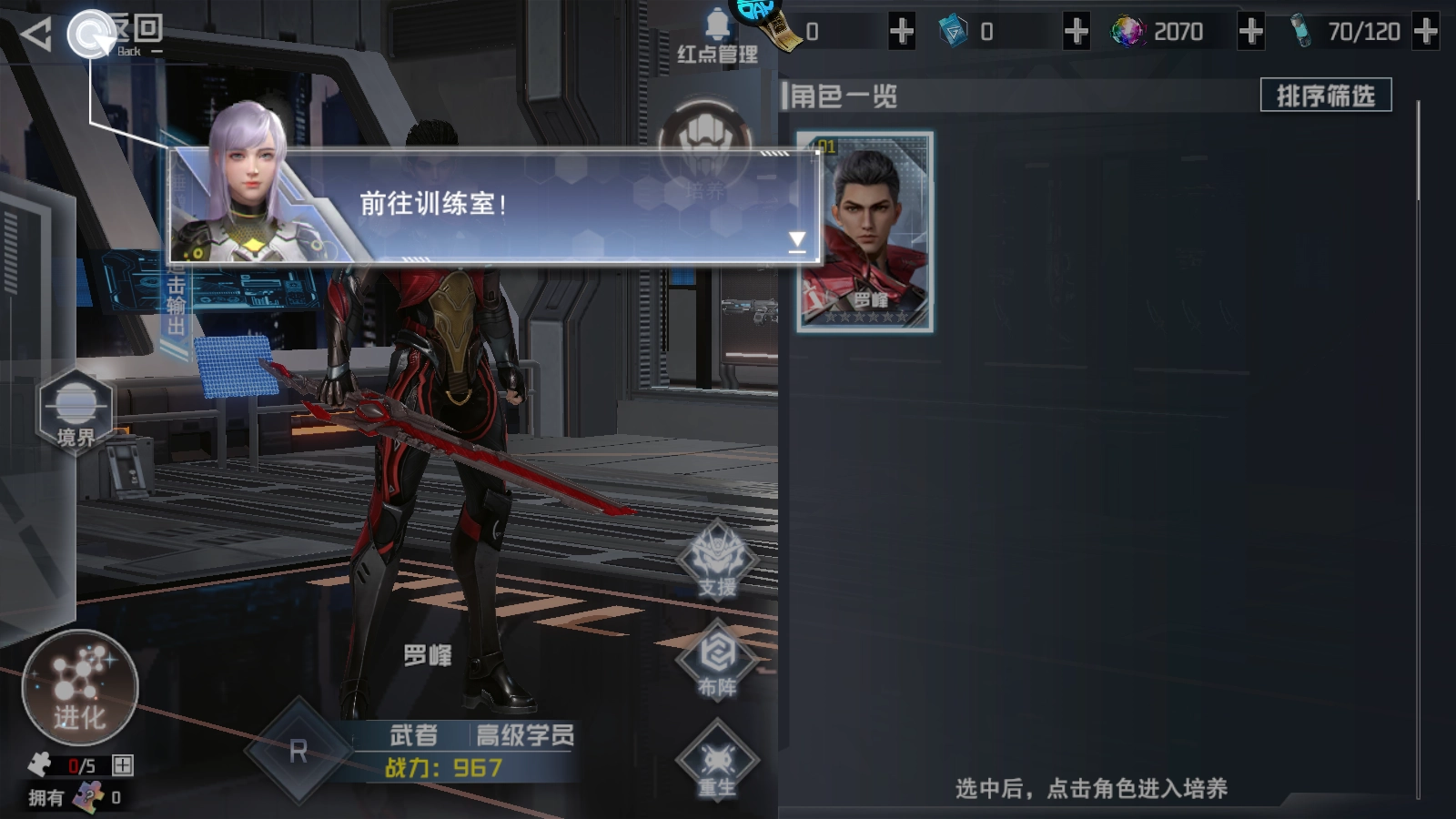Expand the dialogue with the down arrow
This screenshot has width=1456, height=819.
(799, 238)
